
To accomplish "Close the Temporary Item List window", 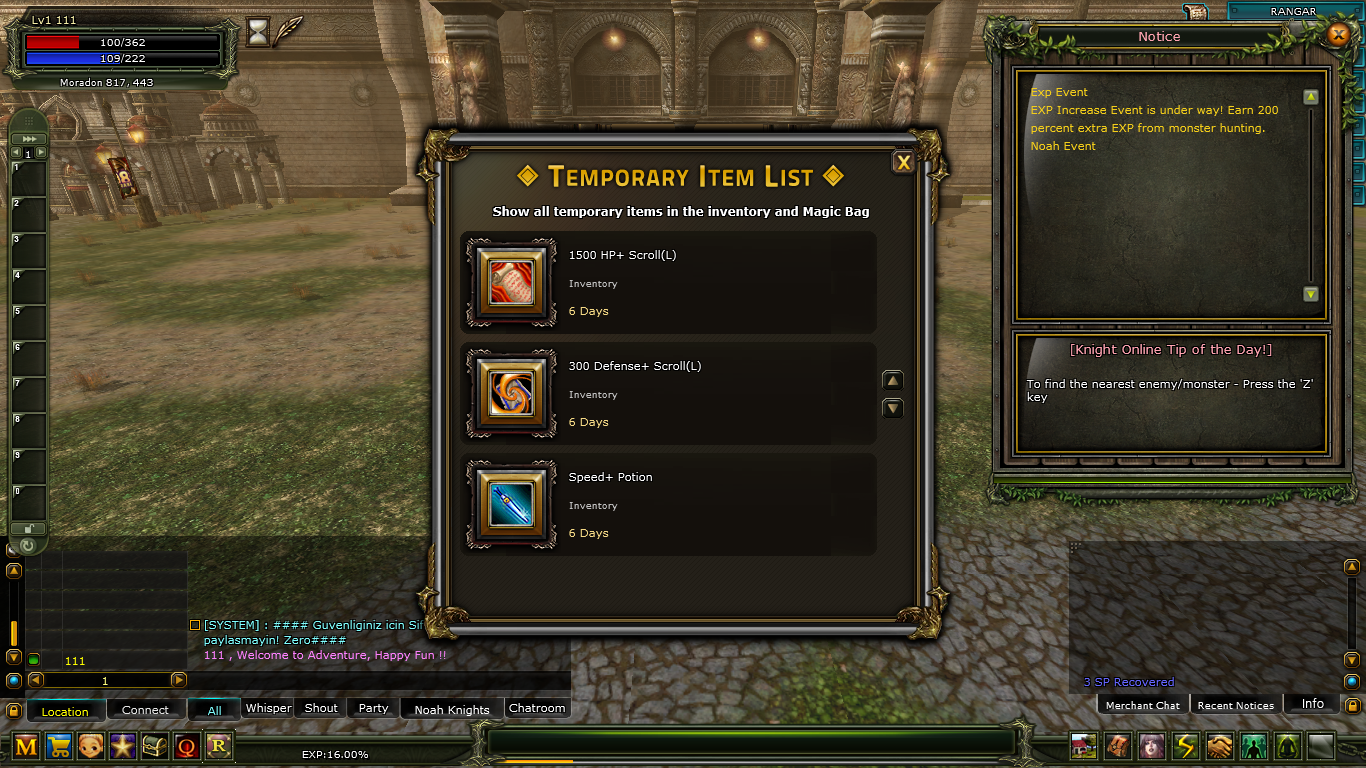I will [903, 162].
